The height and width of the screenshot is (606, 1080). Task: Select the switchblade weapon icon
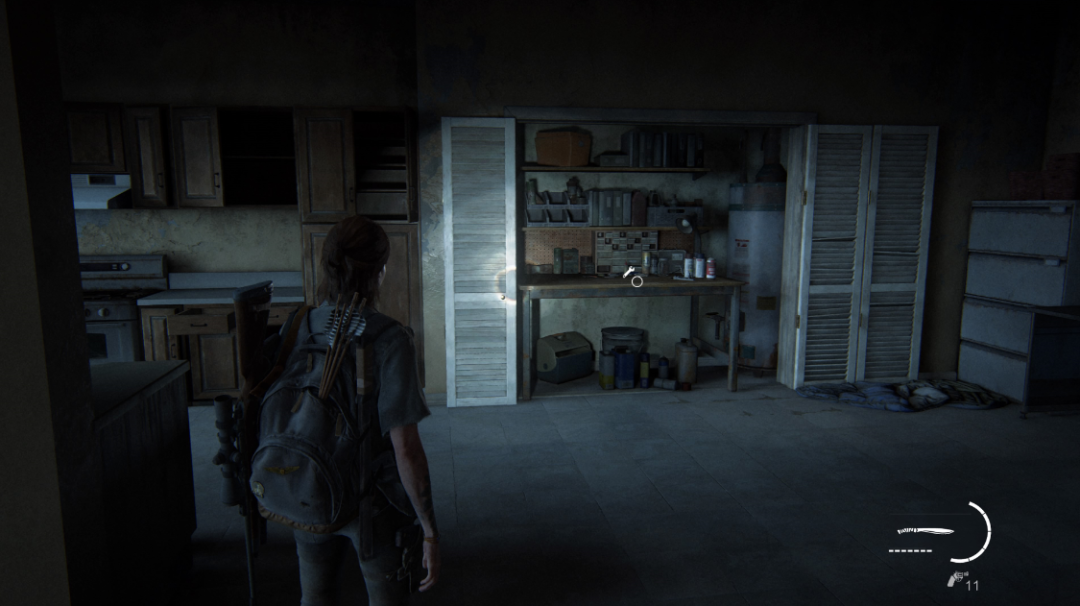[925, 532]
